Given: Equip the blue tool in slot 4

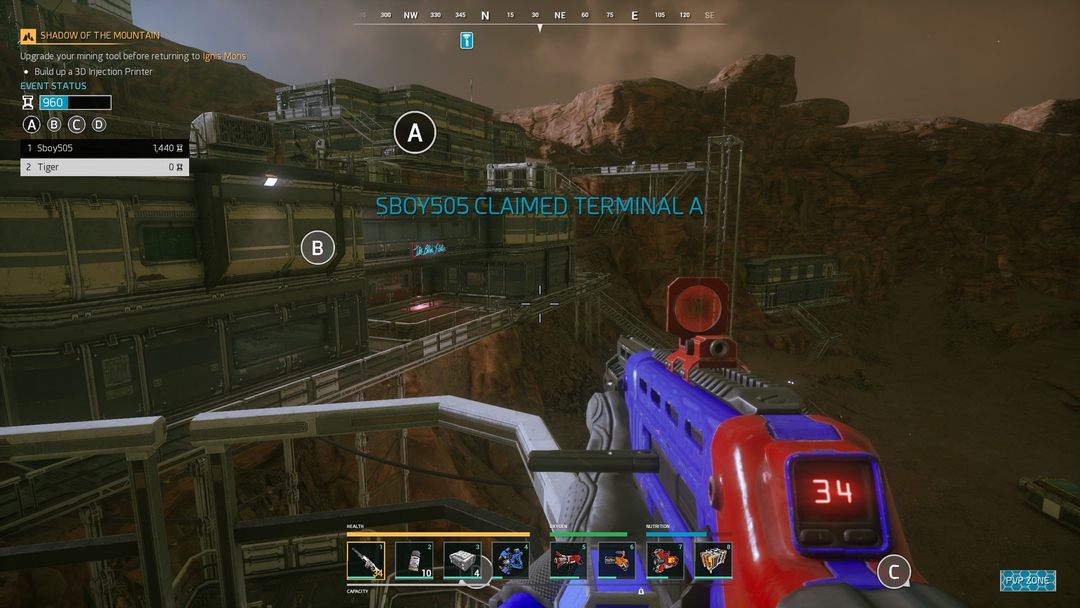Looking at the screenshot, I should pos(510,561).
